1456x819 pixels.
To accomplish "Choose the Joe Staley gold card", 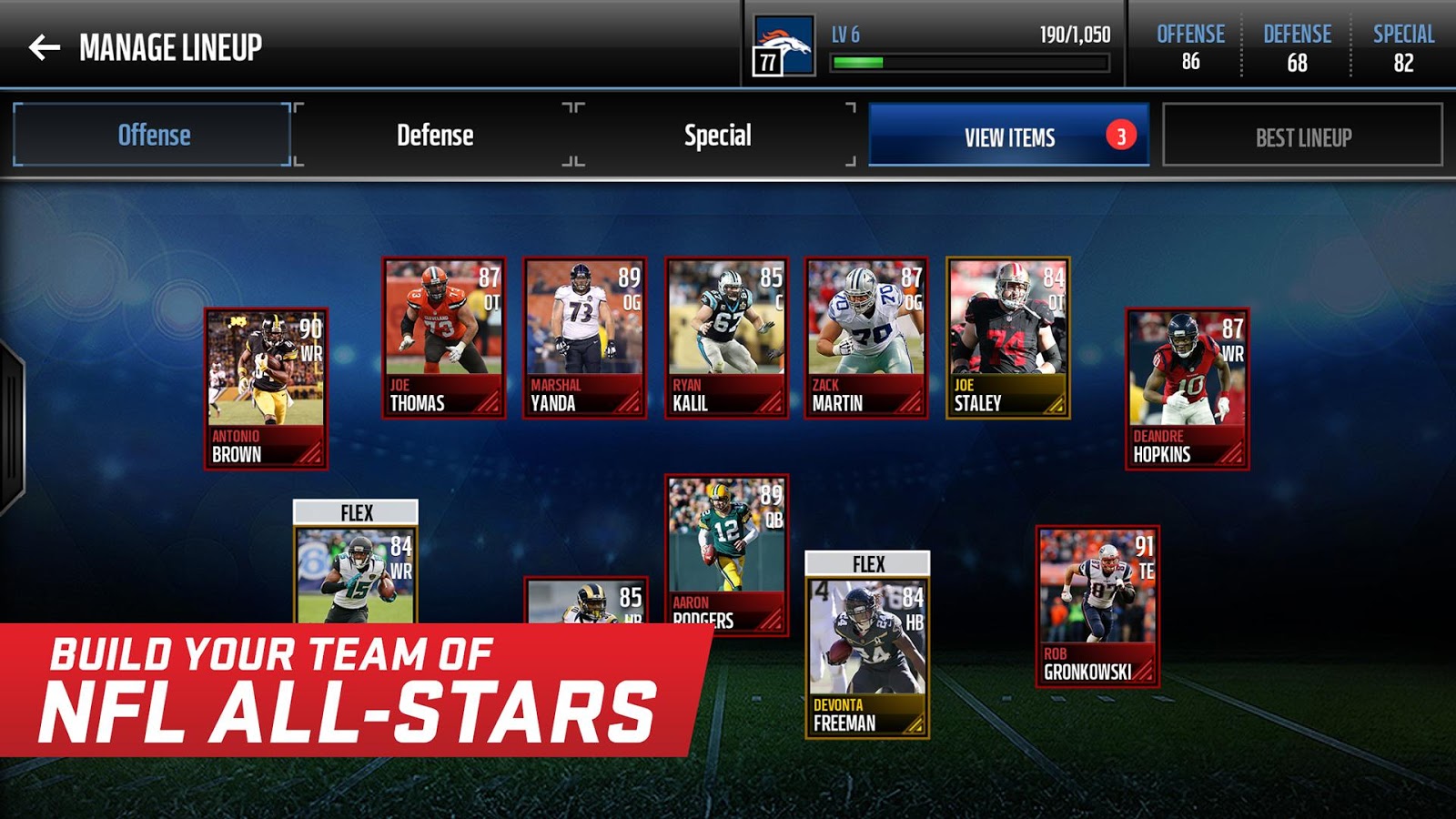I will [1007, 338].
